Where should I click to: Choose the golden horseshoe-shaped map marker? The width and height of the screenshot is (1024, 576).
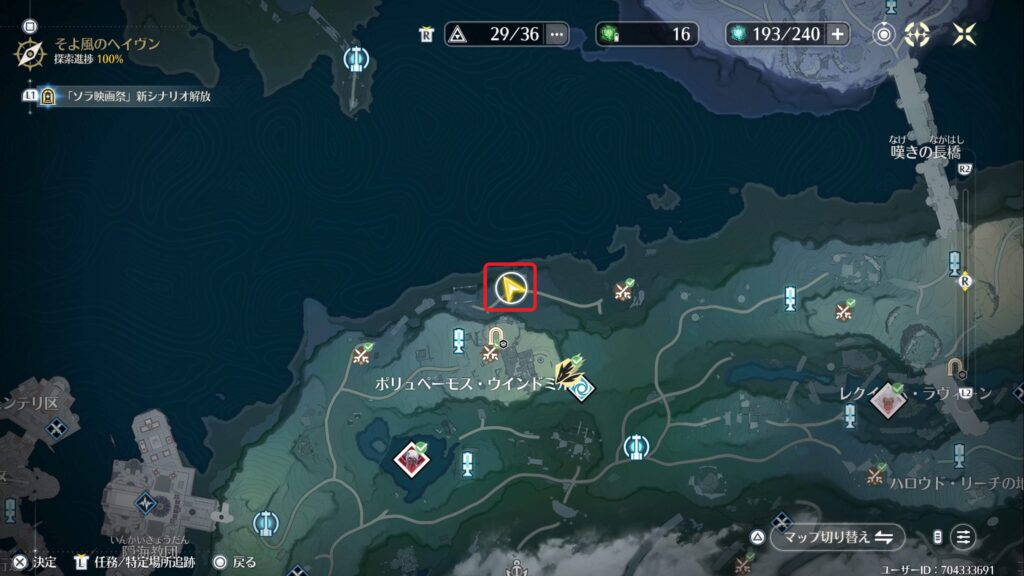(x=497, y=335)
